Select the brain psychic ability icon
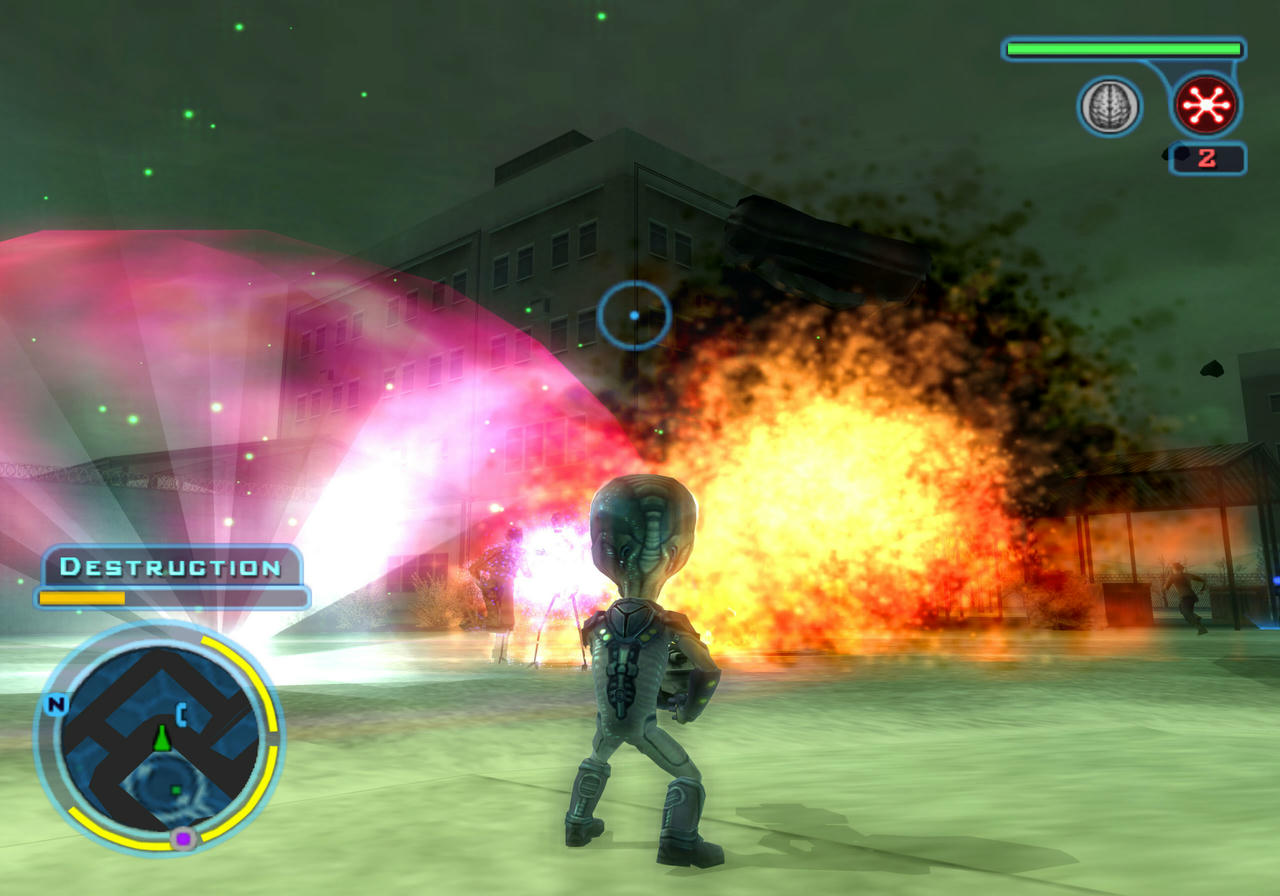 tap(1109, 106)
